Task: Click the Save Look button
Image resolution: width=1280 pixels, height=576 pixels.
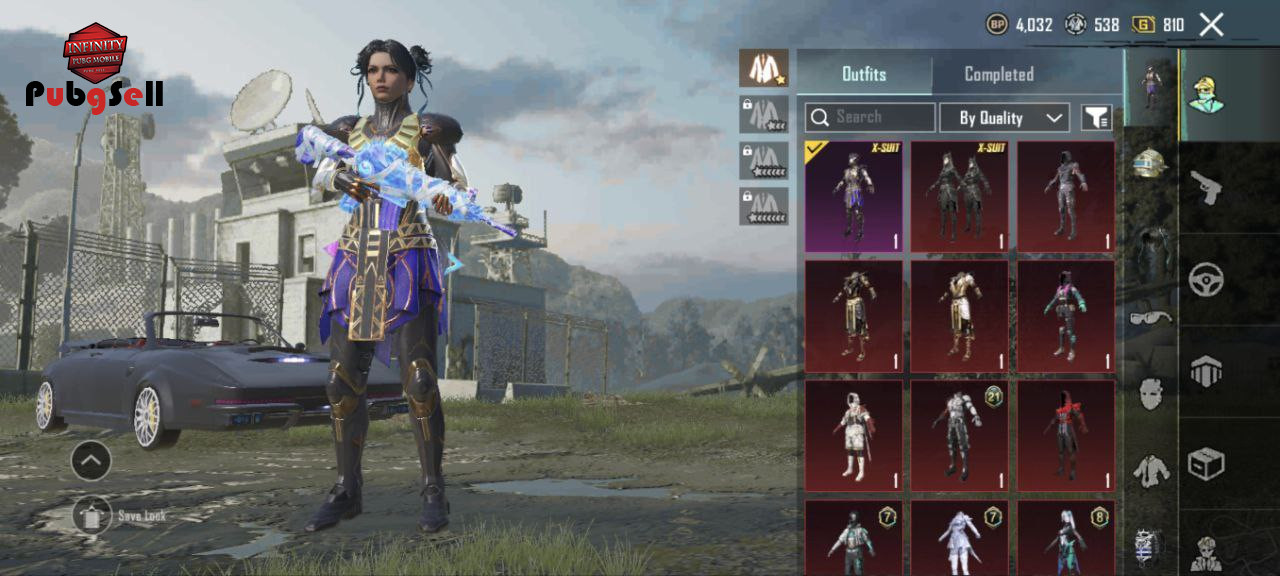Action: click(x=93, y=516)
